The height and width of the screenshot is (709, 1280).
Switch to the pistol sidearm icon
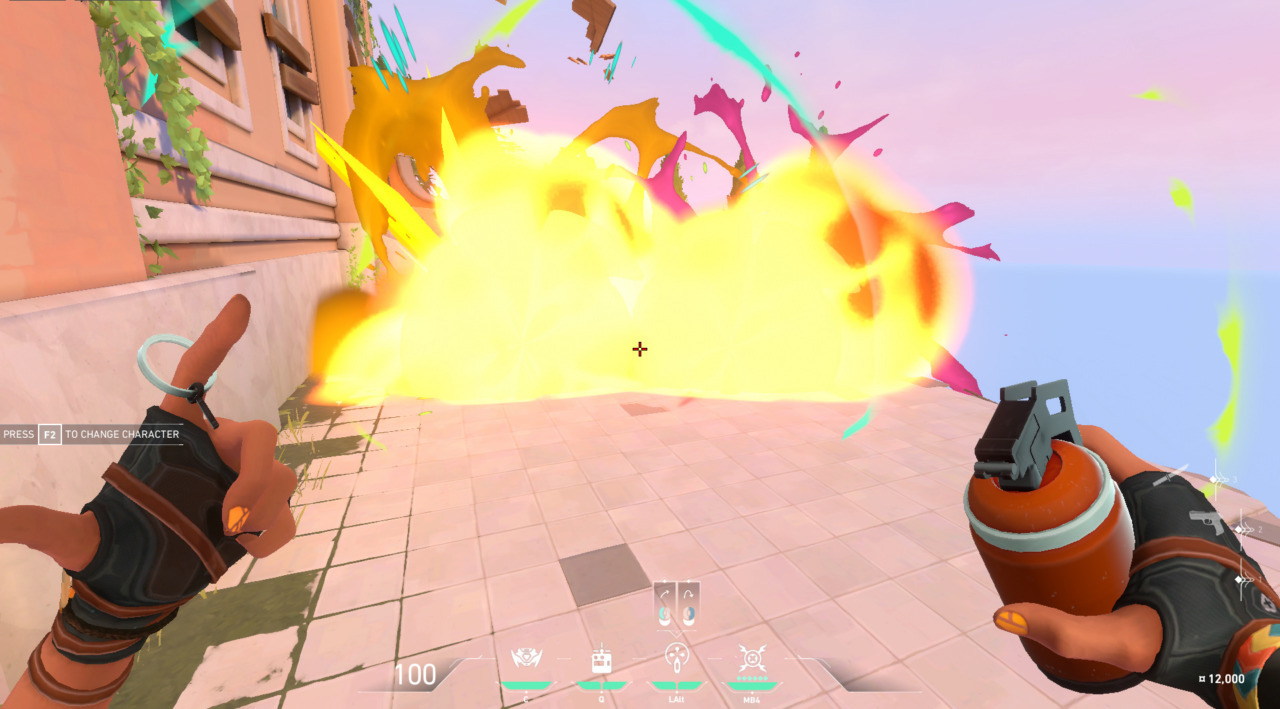point(1206,521)
